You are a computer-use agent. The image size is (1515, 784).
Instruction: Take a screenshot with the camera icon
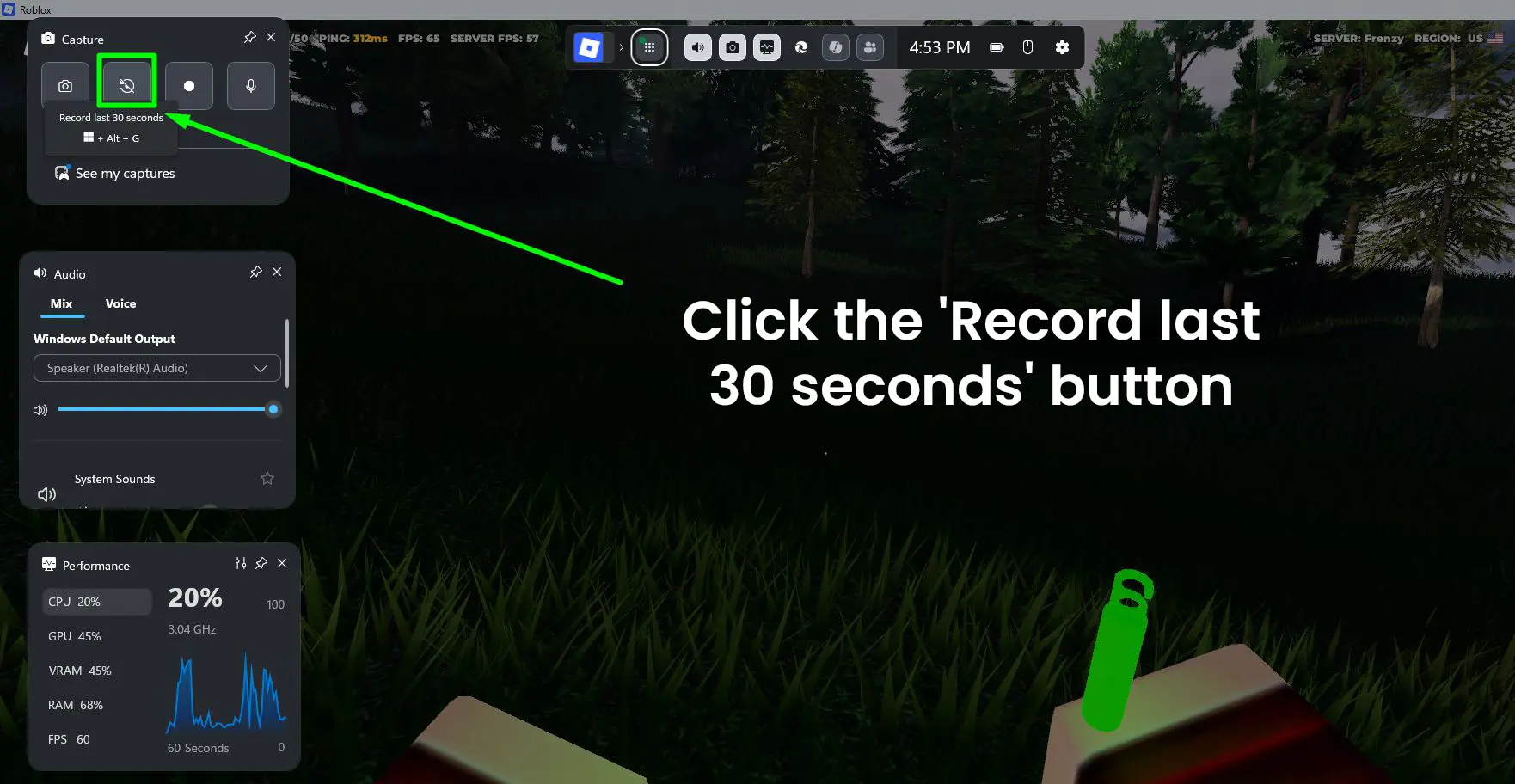pos(64,85)
